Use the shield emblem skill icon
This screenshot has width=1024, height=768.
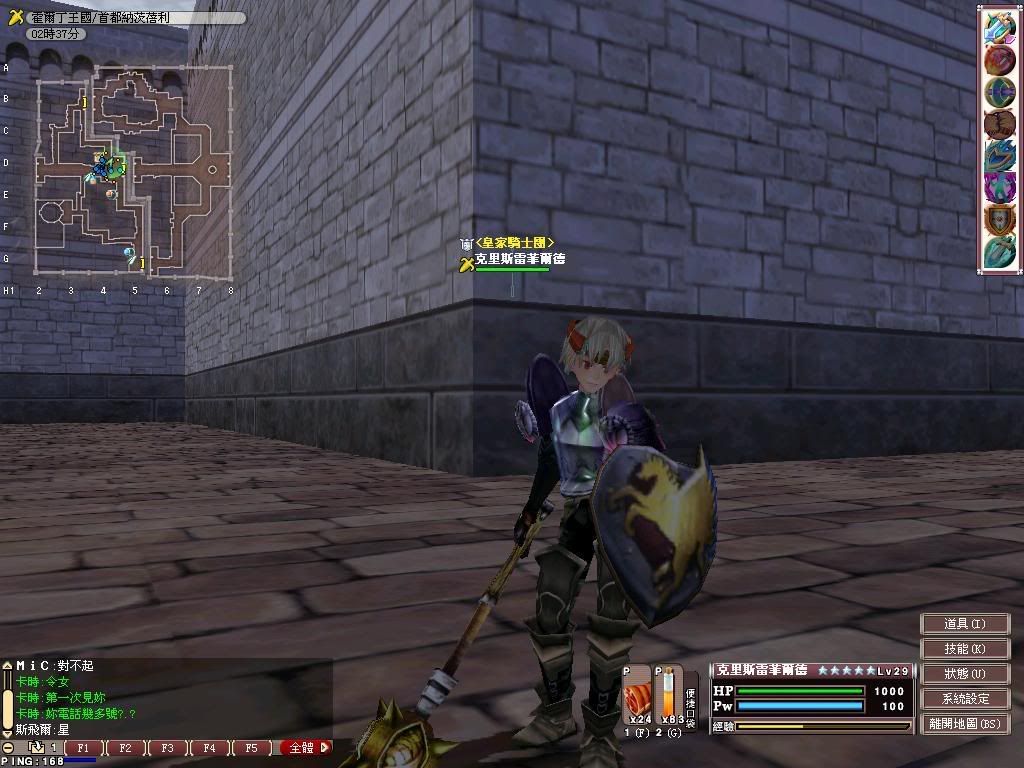(1000, 220)
